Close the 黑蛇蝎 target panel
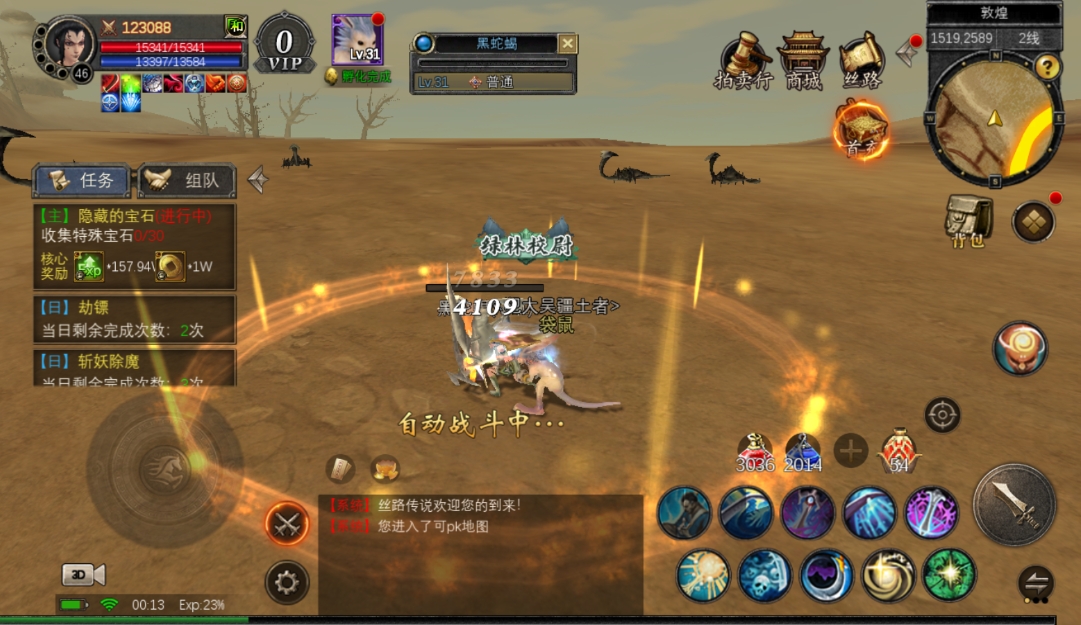 [x=567, y=44]
